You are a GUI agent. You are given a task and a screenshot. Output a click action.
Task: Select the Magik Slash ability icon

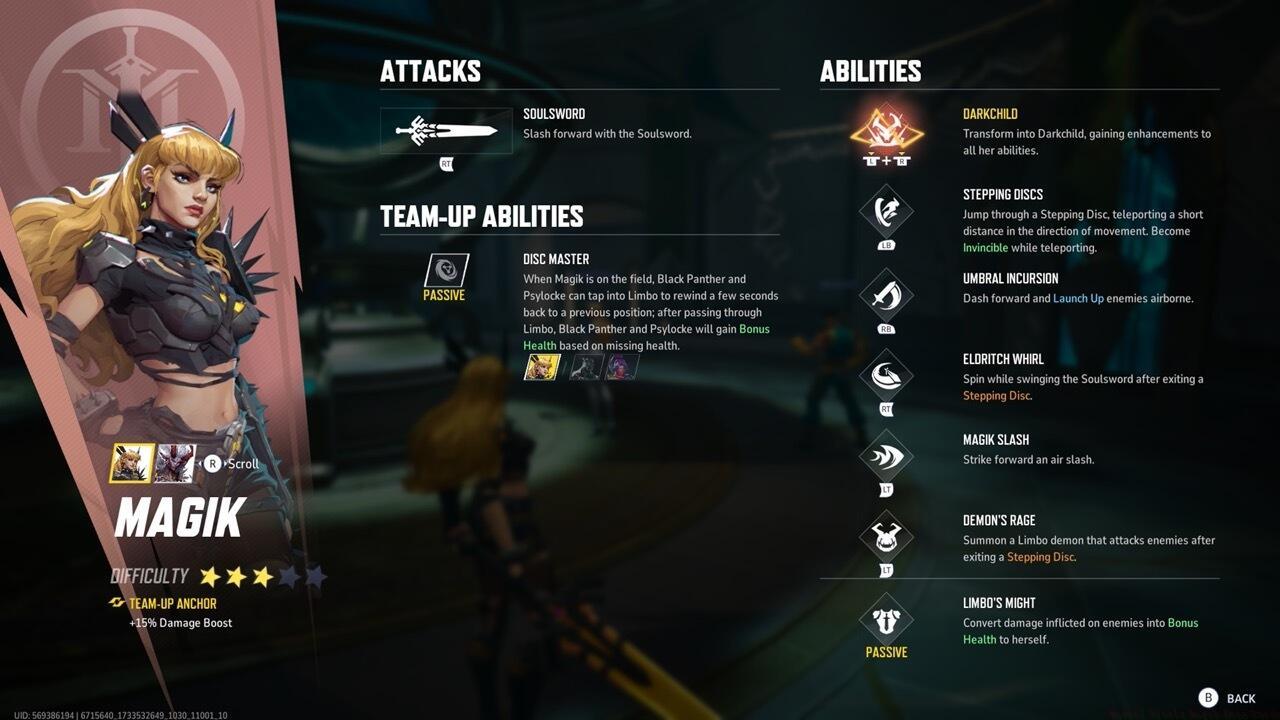886,457
